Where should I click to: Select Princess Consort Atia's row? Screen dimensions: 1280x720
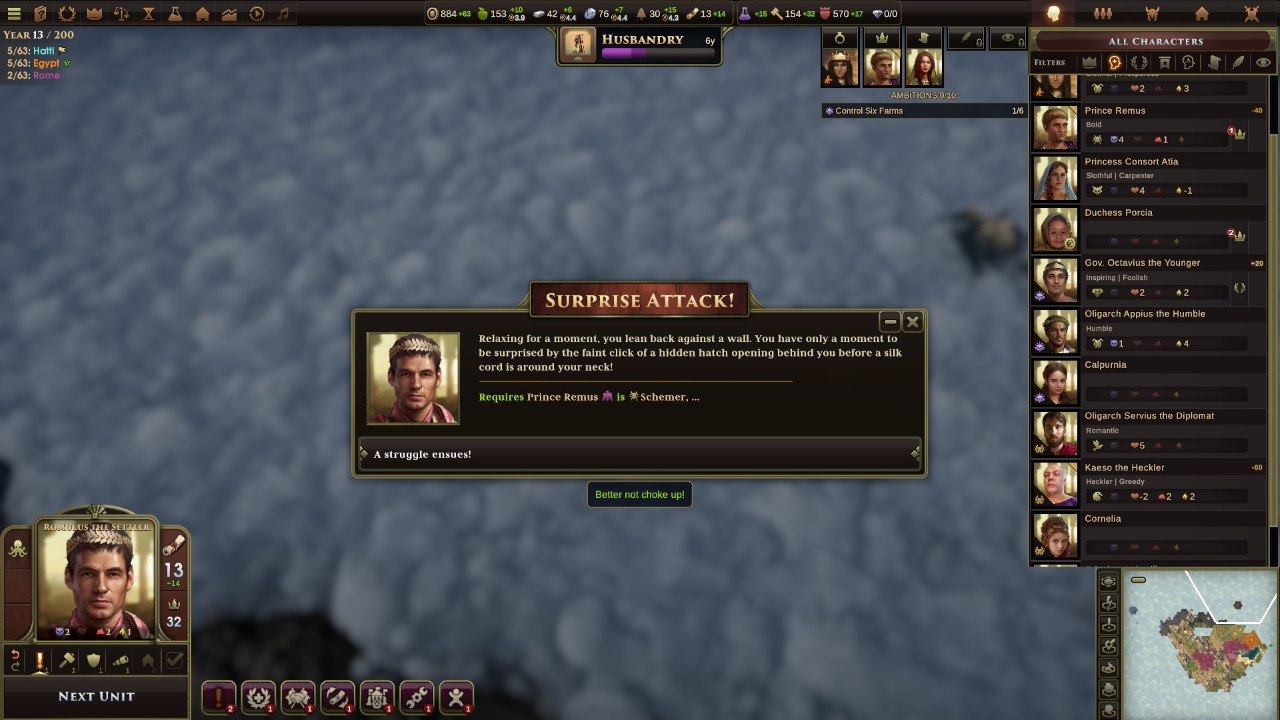(1148, 178)
